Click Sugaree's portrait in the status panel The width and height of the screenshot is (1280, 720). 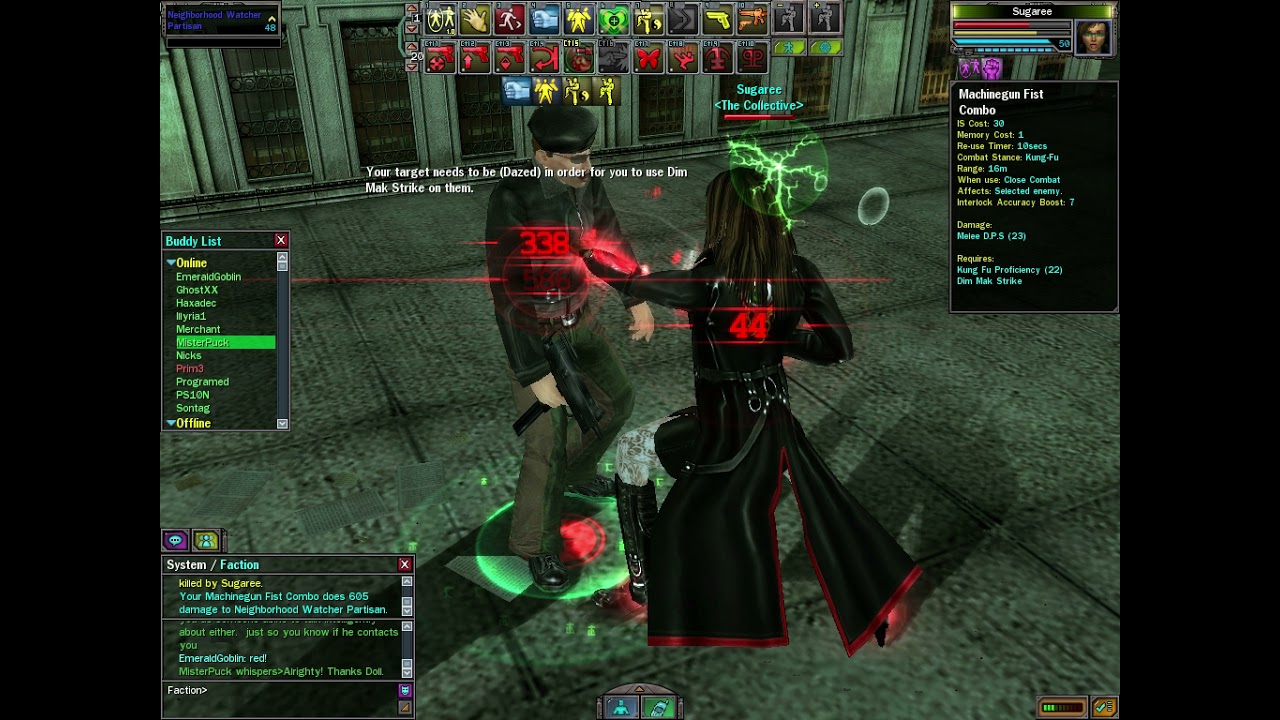click(x=1093, y=38)
